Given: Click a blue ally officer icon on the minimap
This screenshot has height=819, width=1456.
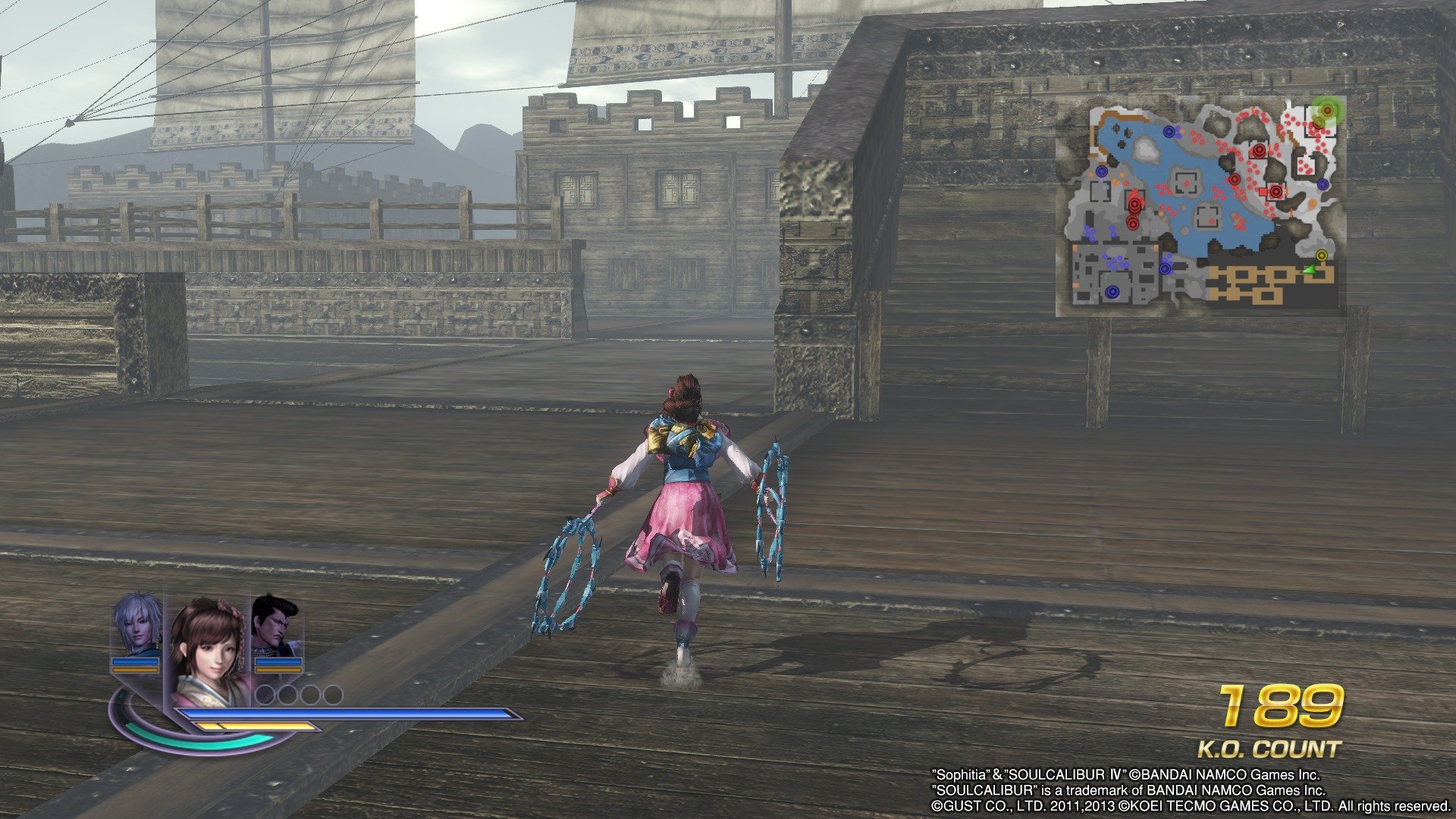Looking at the screenshot, I should tap(1112, 290).
